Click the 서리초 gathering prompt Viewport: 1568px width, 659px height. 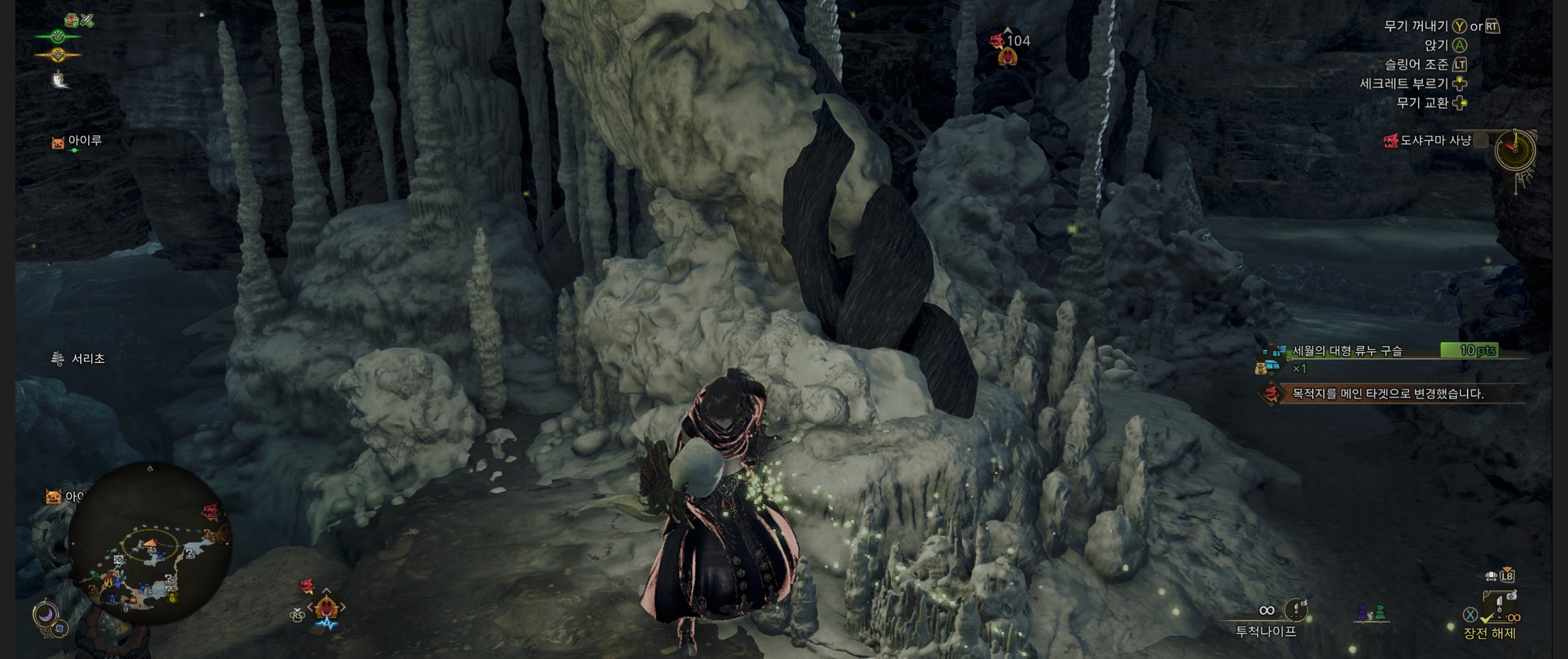[79, 359]
